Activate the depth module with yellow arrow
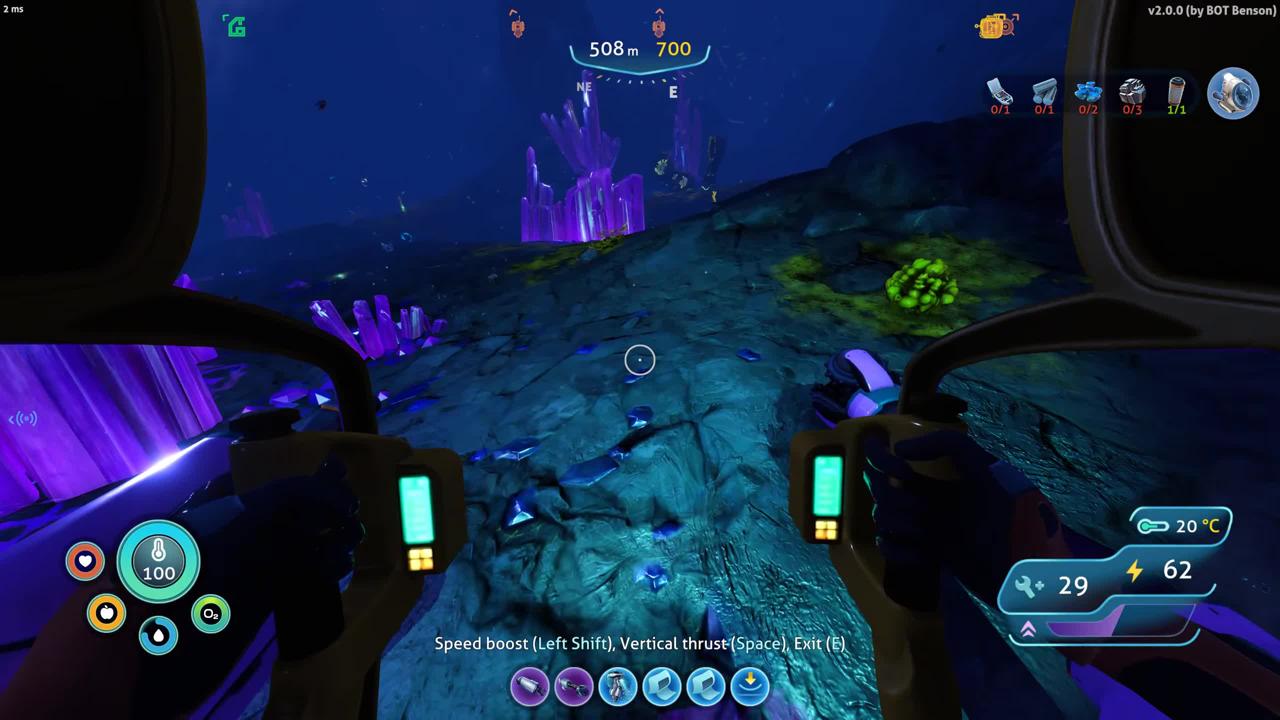 [750, 687]
